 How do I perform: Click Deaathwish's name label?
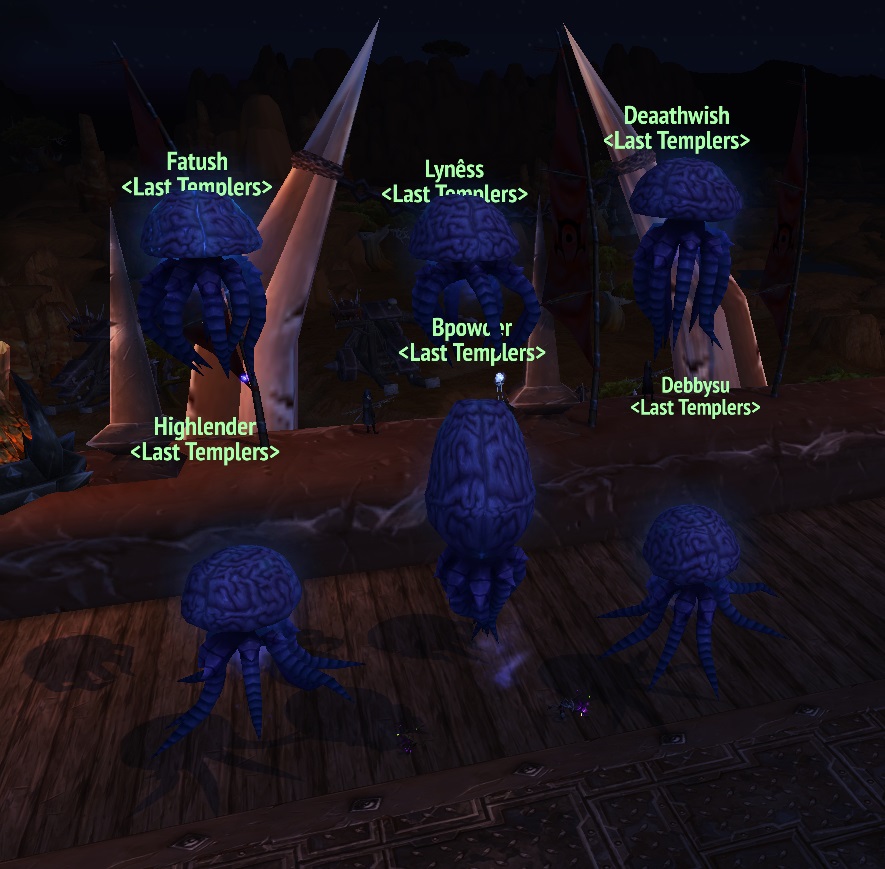click(x=676, y=117)
